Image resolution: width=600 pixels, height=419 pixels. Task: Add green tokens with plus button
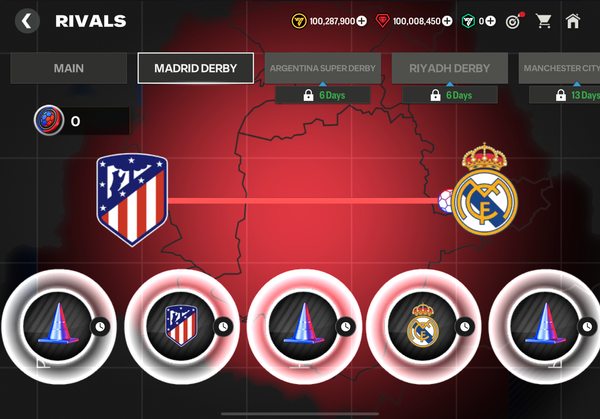(x=490, y=20)
